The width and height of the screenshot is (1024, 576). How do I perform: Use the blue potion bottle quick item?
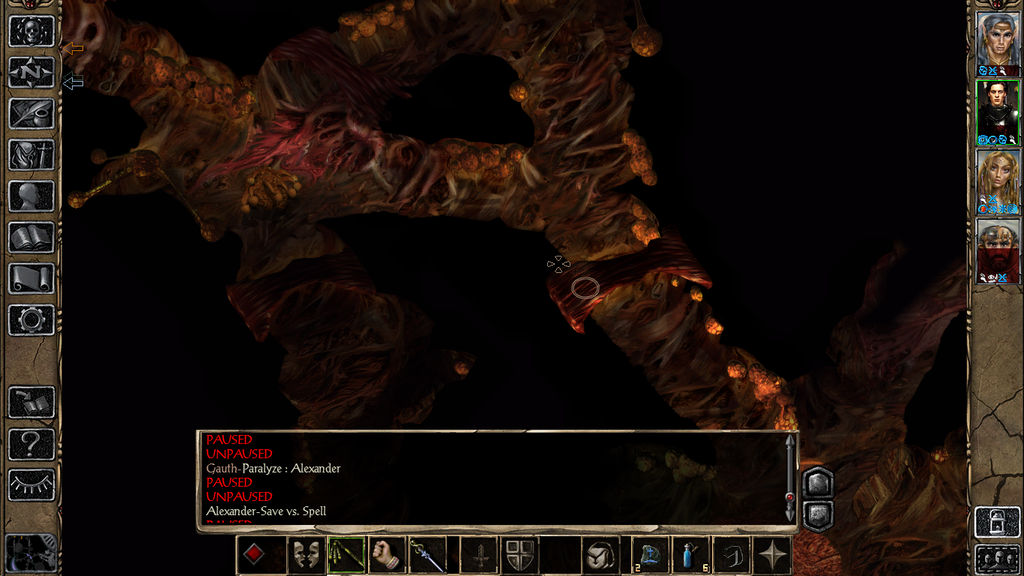(x=692, y=555)
